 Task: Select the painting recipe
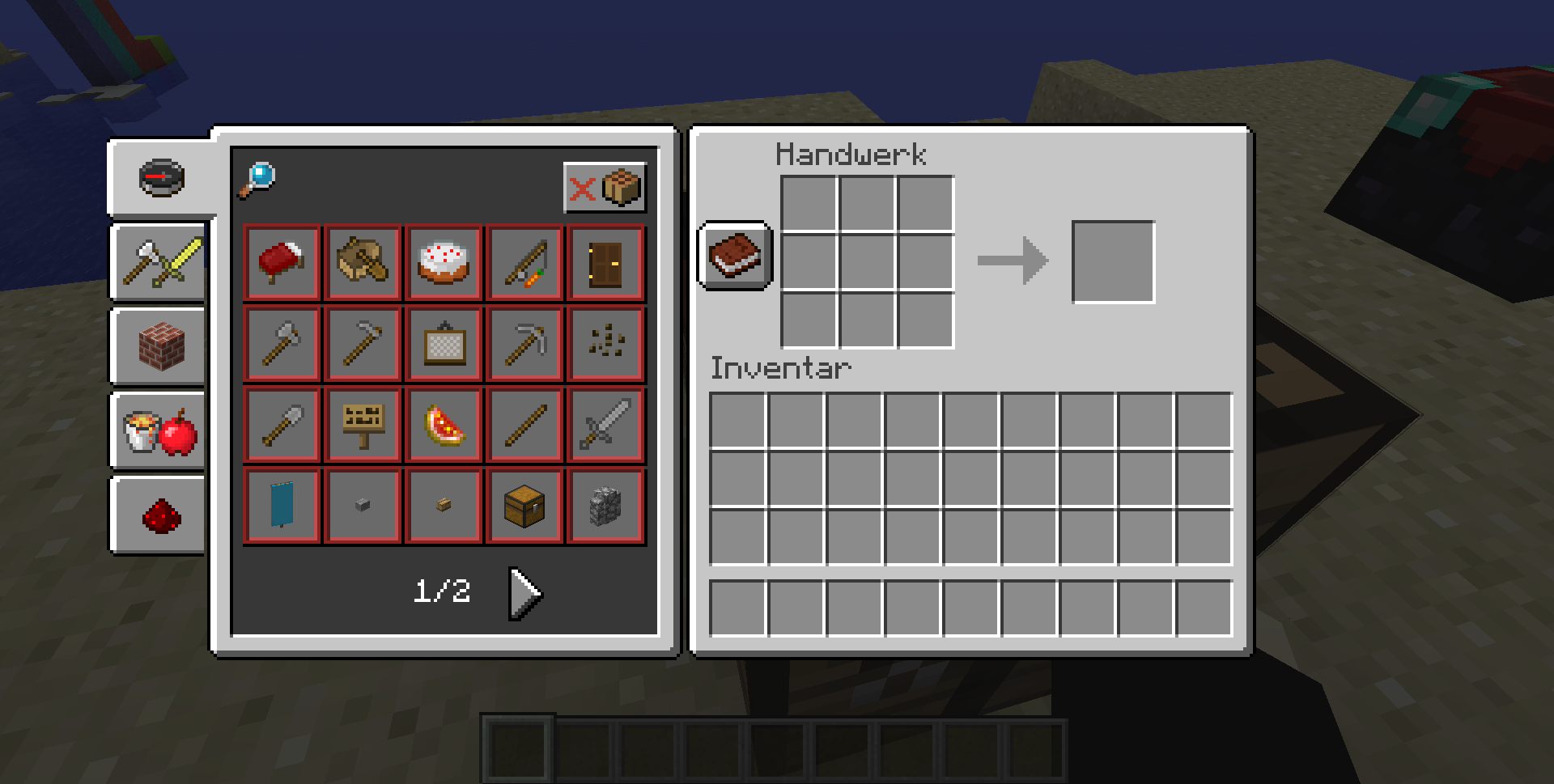pos(444,344)
